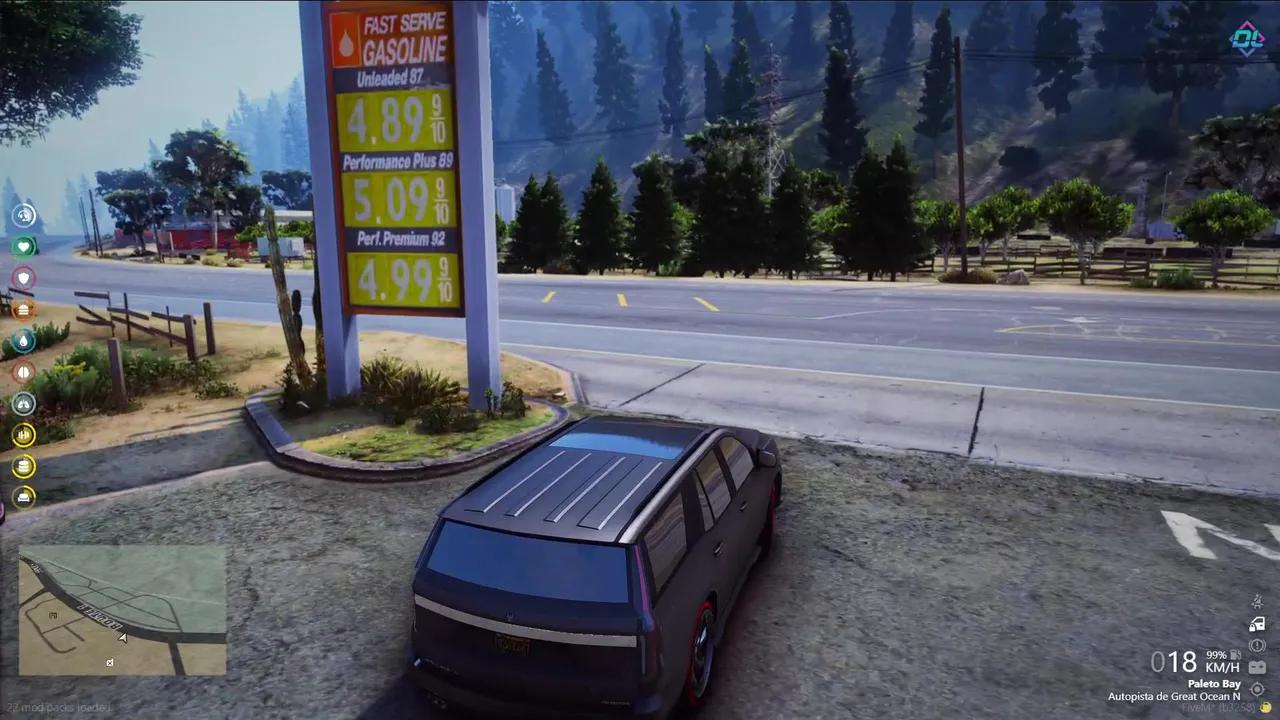Click the red brain stress icon
This screenshot has width=1280, height=720.
pos(23,372)
